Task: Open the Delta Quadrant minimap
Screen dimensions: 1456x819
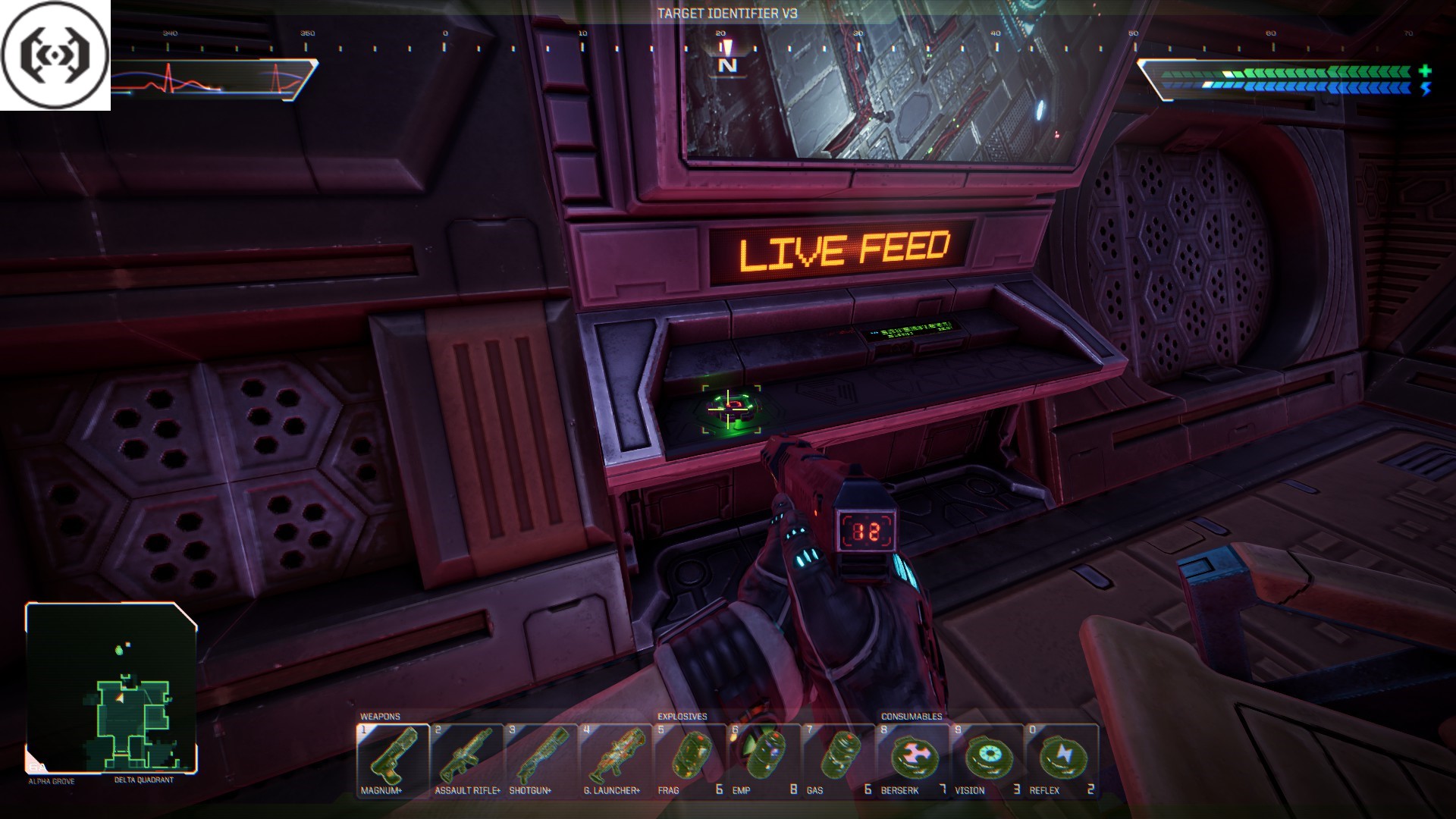Action: coord(112,688)
